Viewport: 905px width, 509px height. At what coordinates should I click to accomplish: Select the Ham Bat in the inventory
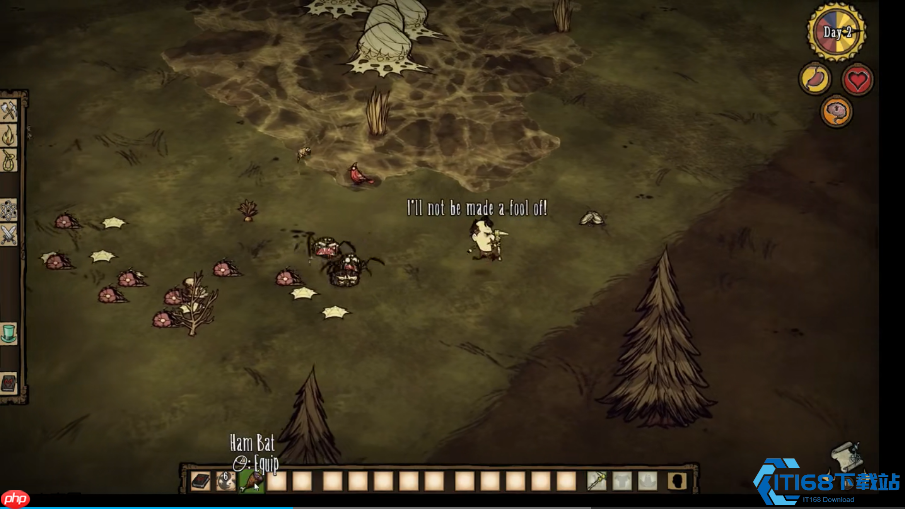pos(251,481)
